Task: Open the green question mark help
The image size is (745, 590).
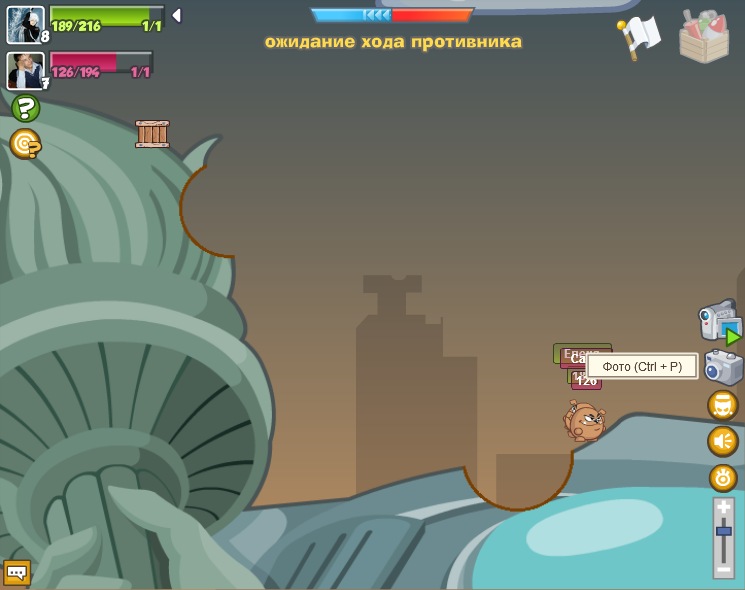Action: (x=25, y=108)
